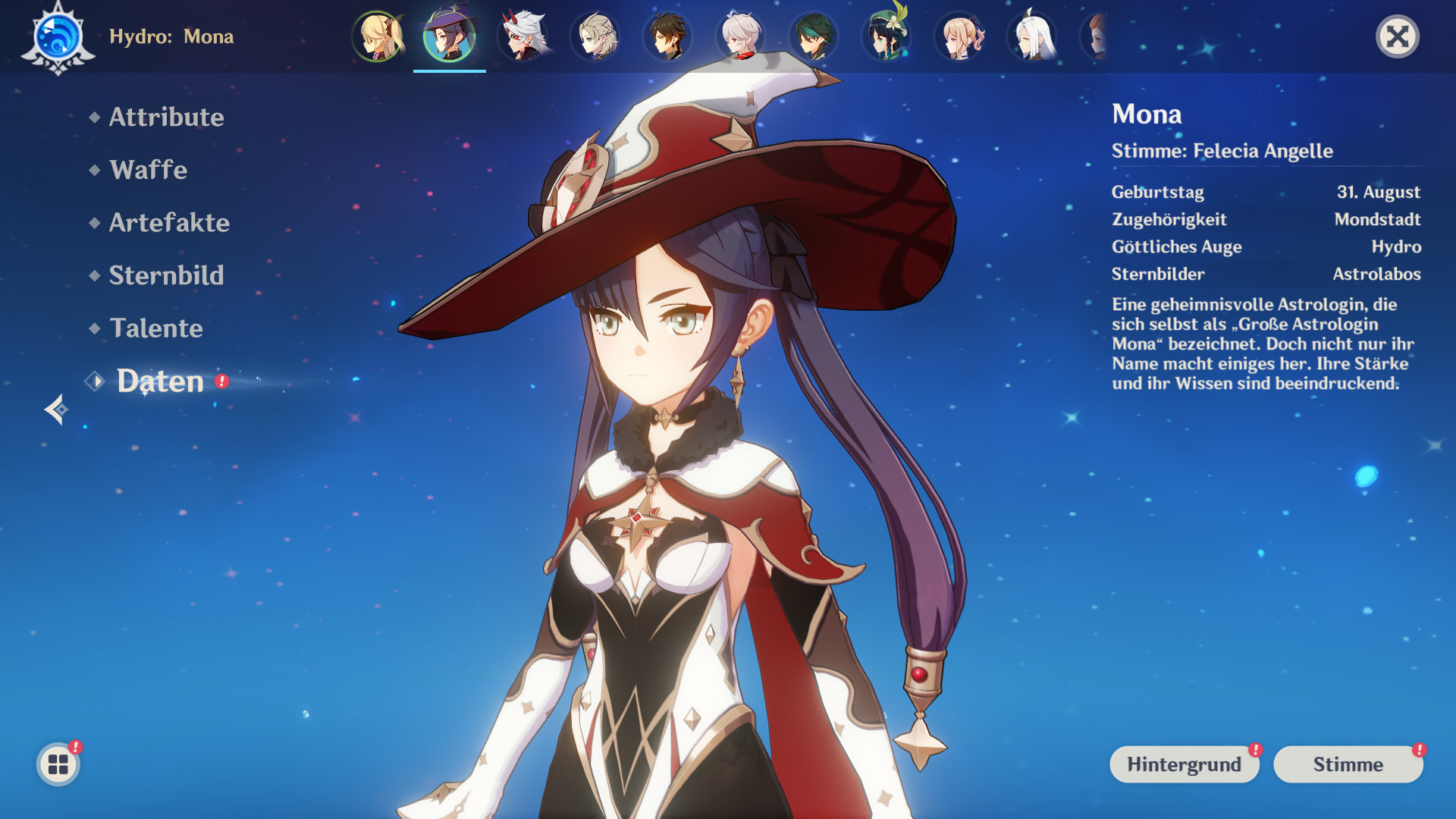Image resolution: width=1456 pixels, height=819 pixels.
Task: Click the Hydro element emblem top left
Action: point(57,36)
